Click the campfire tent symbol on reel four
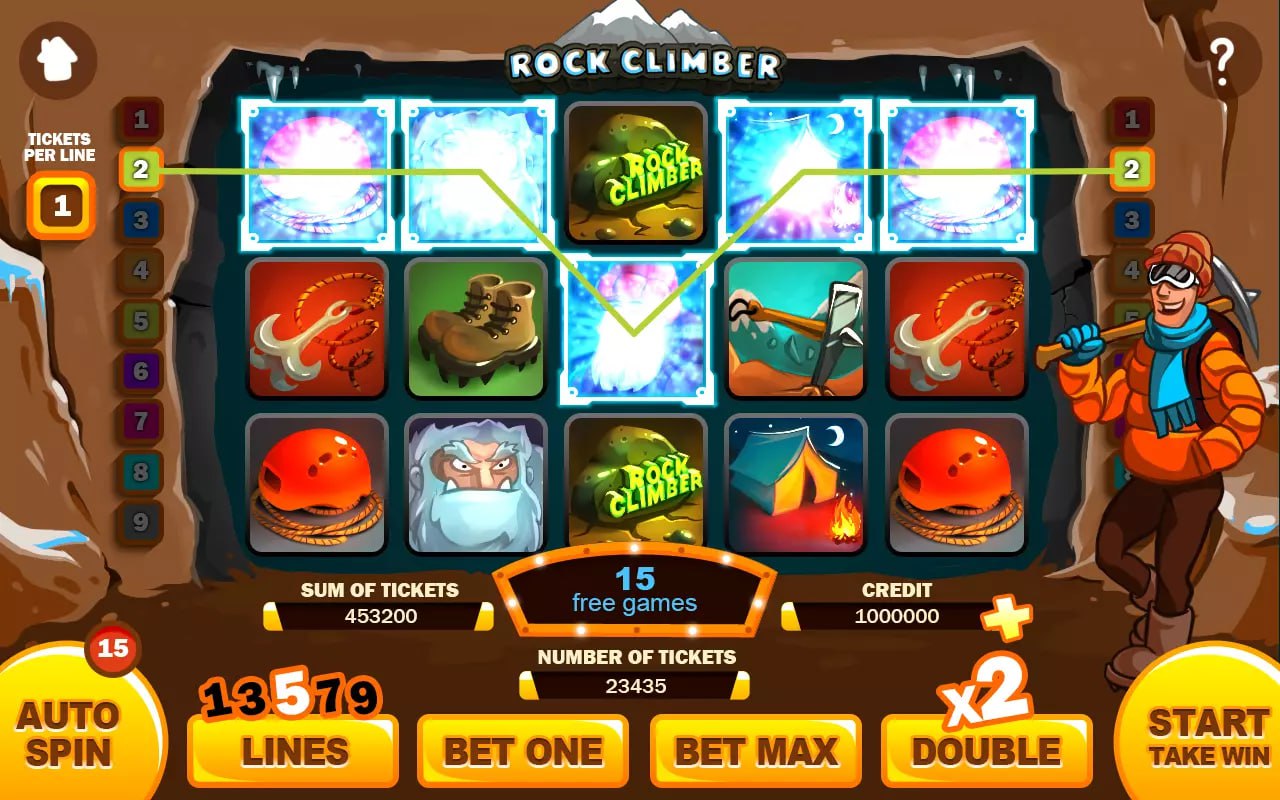The height and width of the screenshot is (800, 1280). click(x=797, y=486)
